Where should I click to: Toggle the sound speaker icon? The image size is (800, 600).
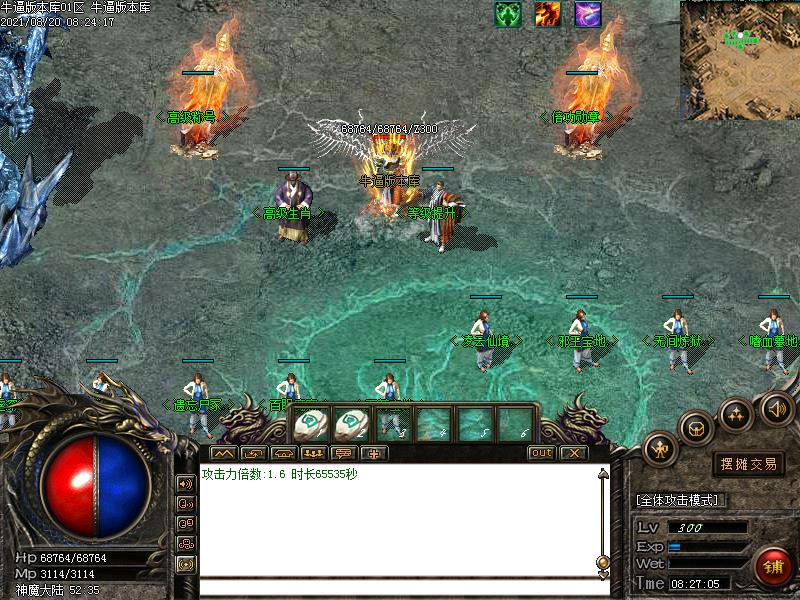pos(777,408)
